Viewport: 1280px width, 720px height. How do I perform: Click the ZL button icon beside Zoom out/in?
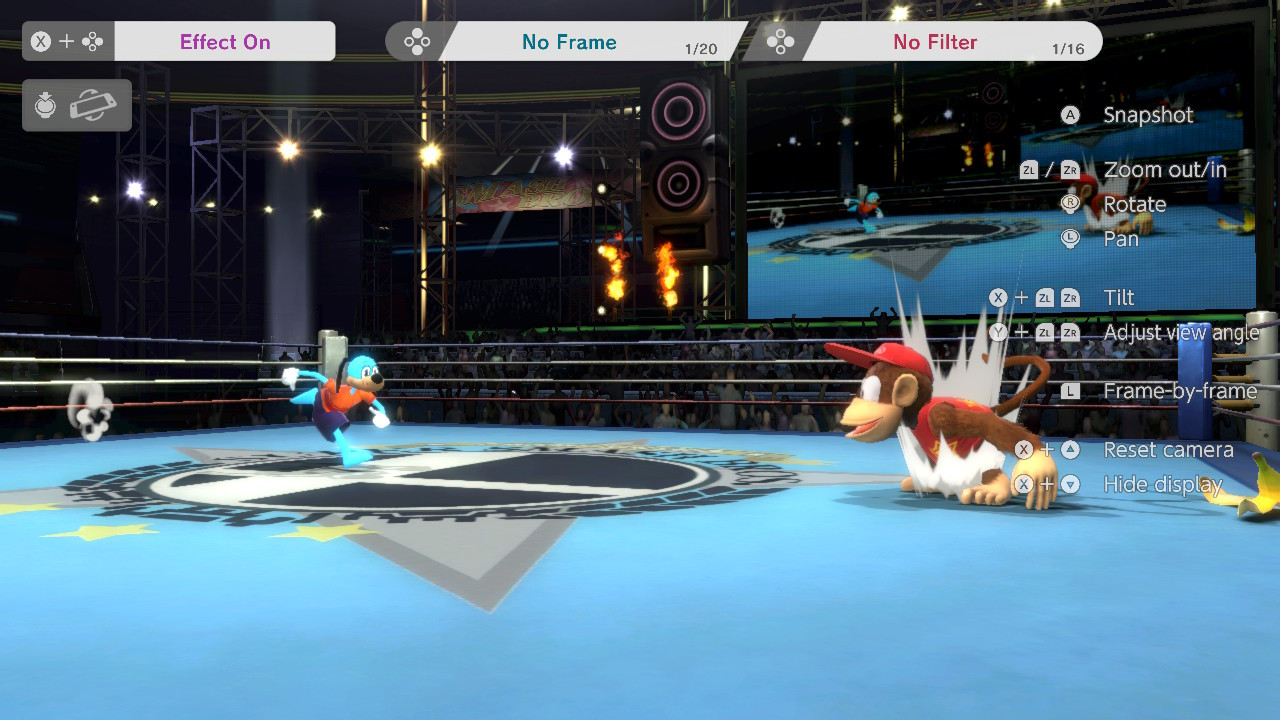pos(1029,170)
